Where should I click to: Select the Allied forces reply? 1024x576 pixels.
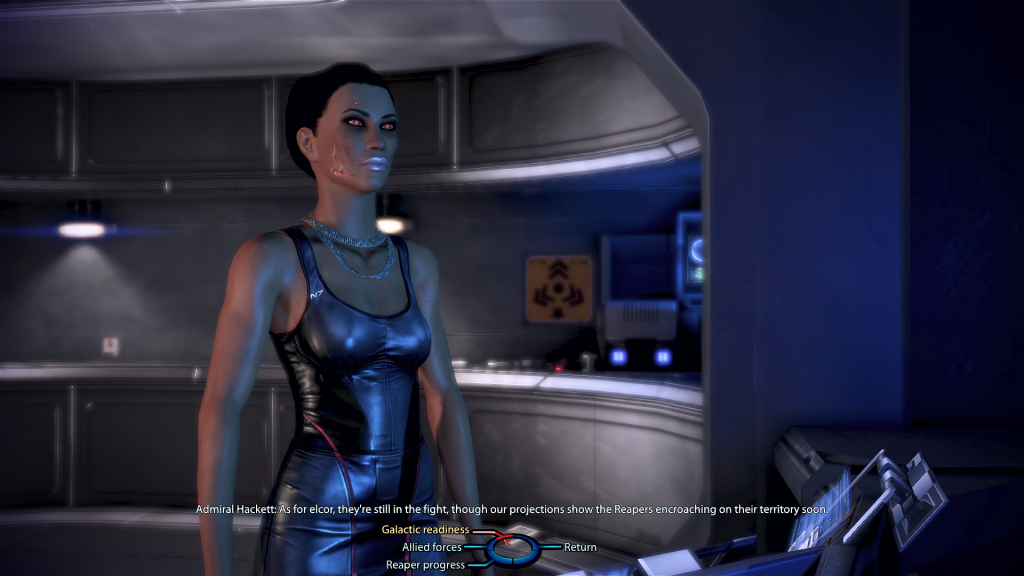coord(432,547)
